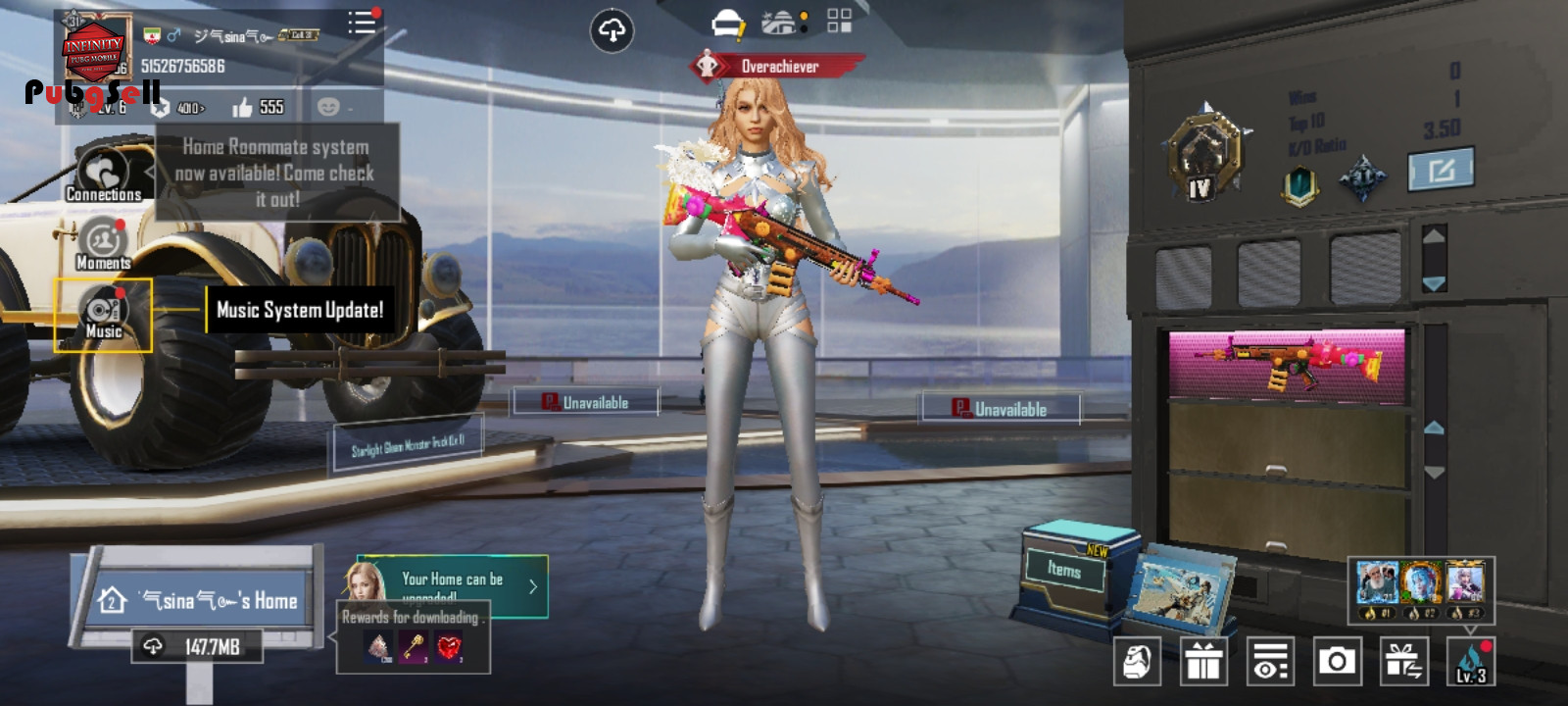Open the Lv. 3 flame popularity icon
Viewport: 1568px width, 706px height.
[x=1470, y=662]
